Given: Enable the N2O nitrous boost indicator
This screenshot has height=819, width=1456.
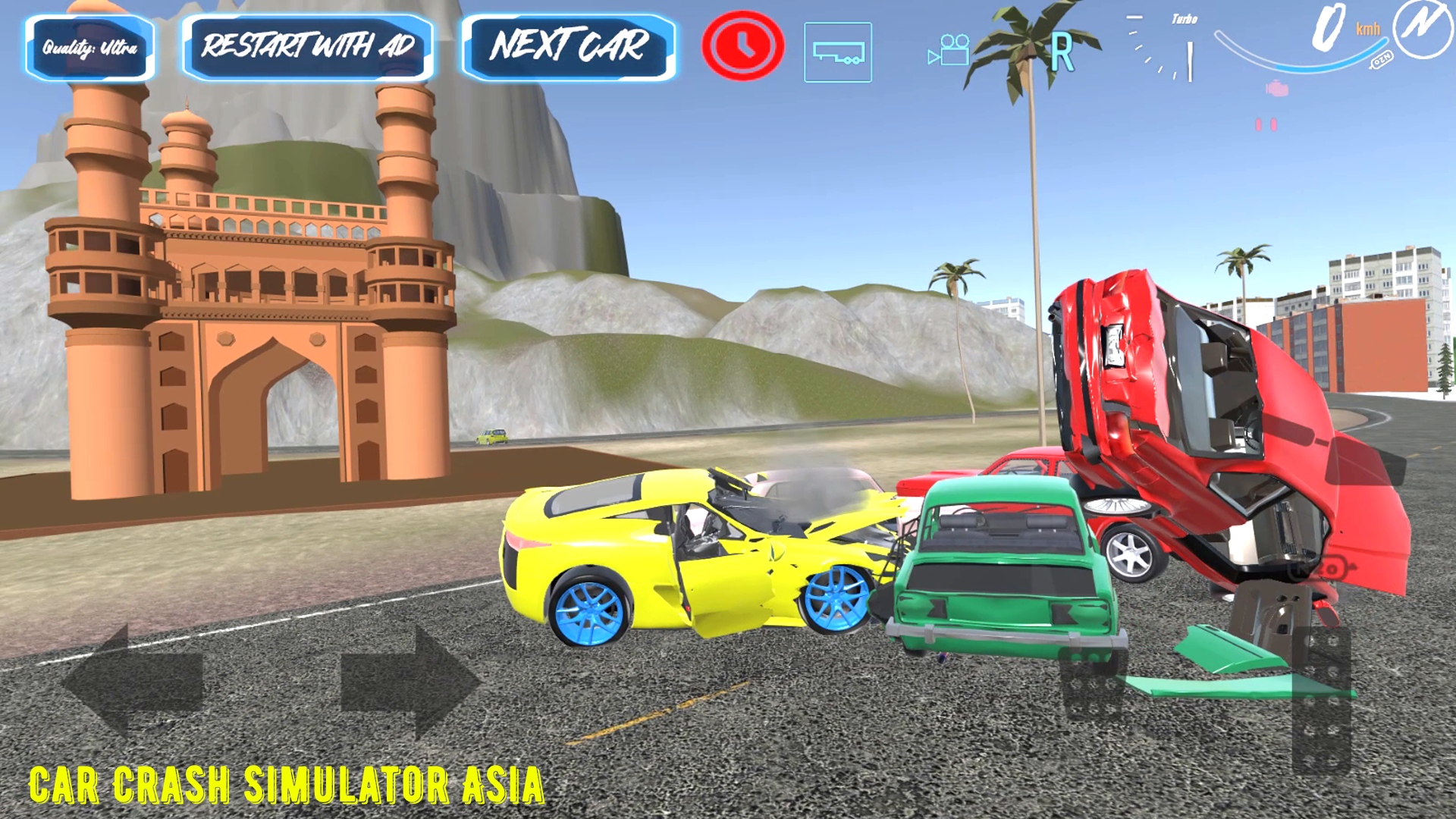Looking at the screenshot, I should [1383, 58].
